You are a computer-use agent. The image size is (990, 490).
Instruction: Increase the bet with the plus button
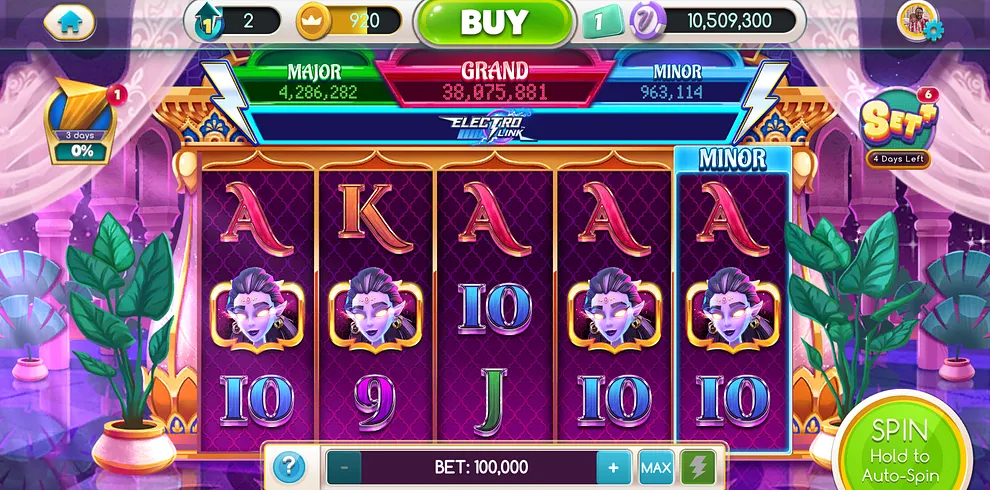click(x=614, y=467)
